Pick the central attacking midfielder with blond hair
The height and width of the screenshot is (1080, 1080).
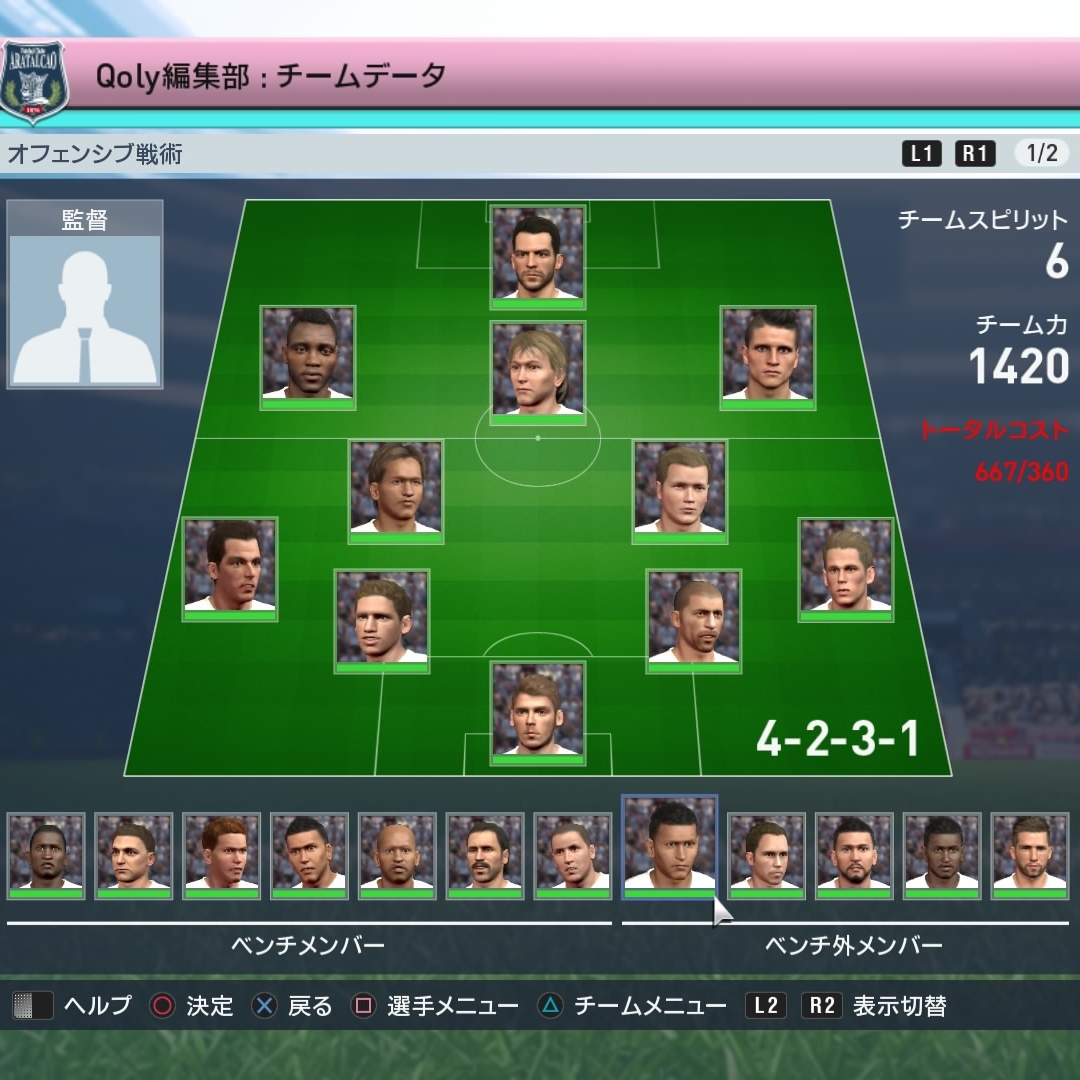pyautogui.click(x=538, y=369)
